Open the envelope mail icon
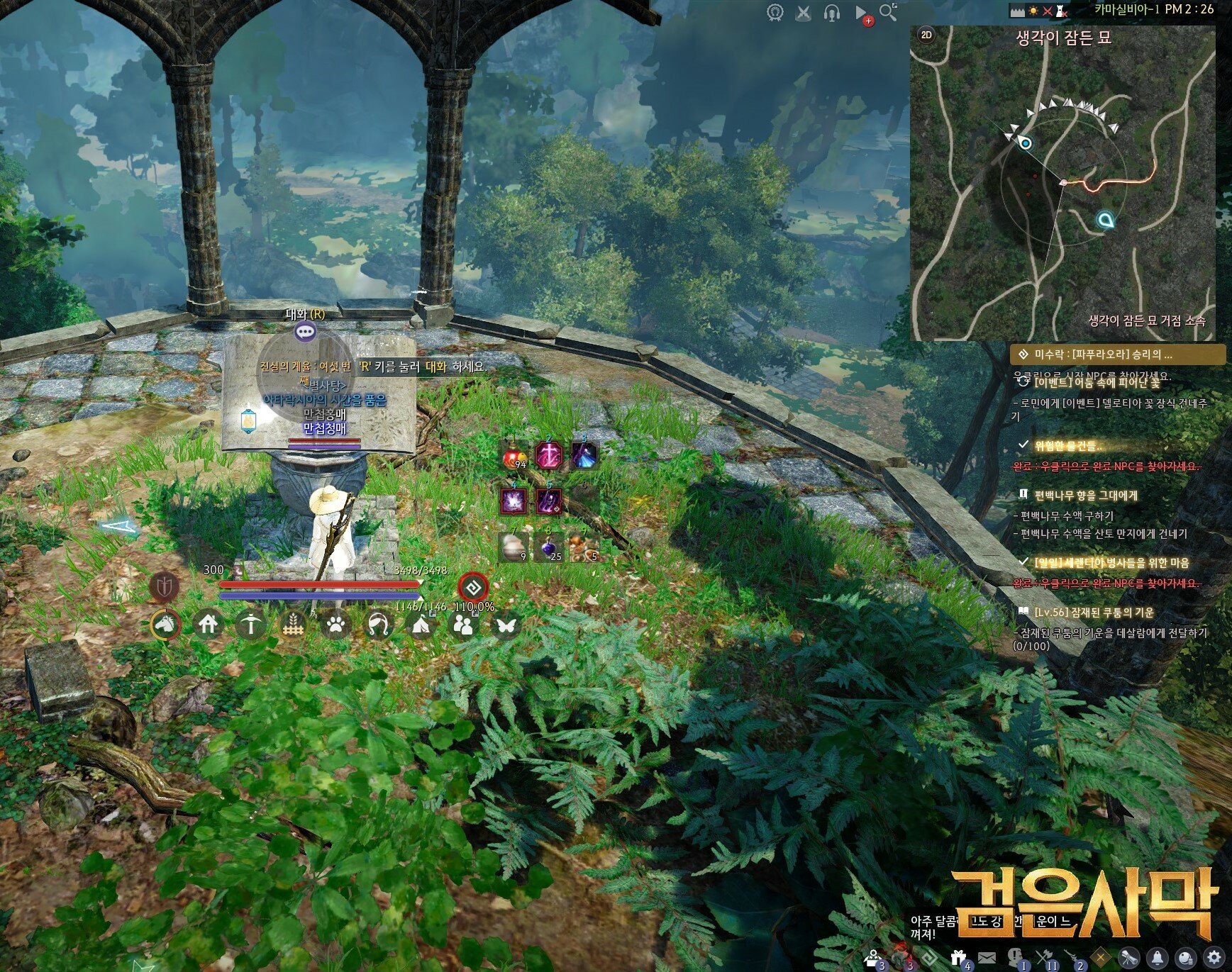 pos(987,958)
